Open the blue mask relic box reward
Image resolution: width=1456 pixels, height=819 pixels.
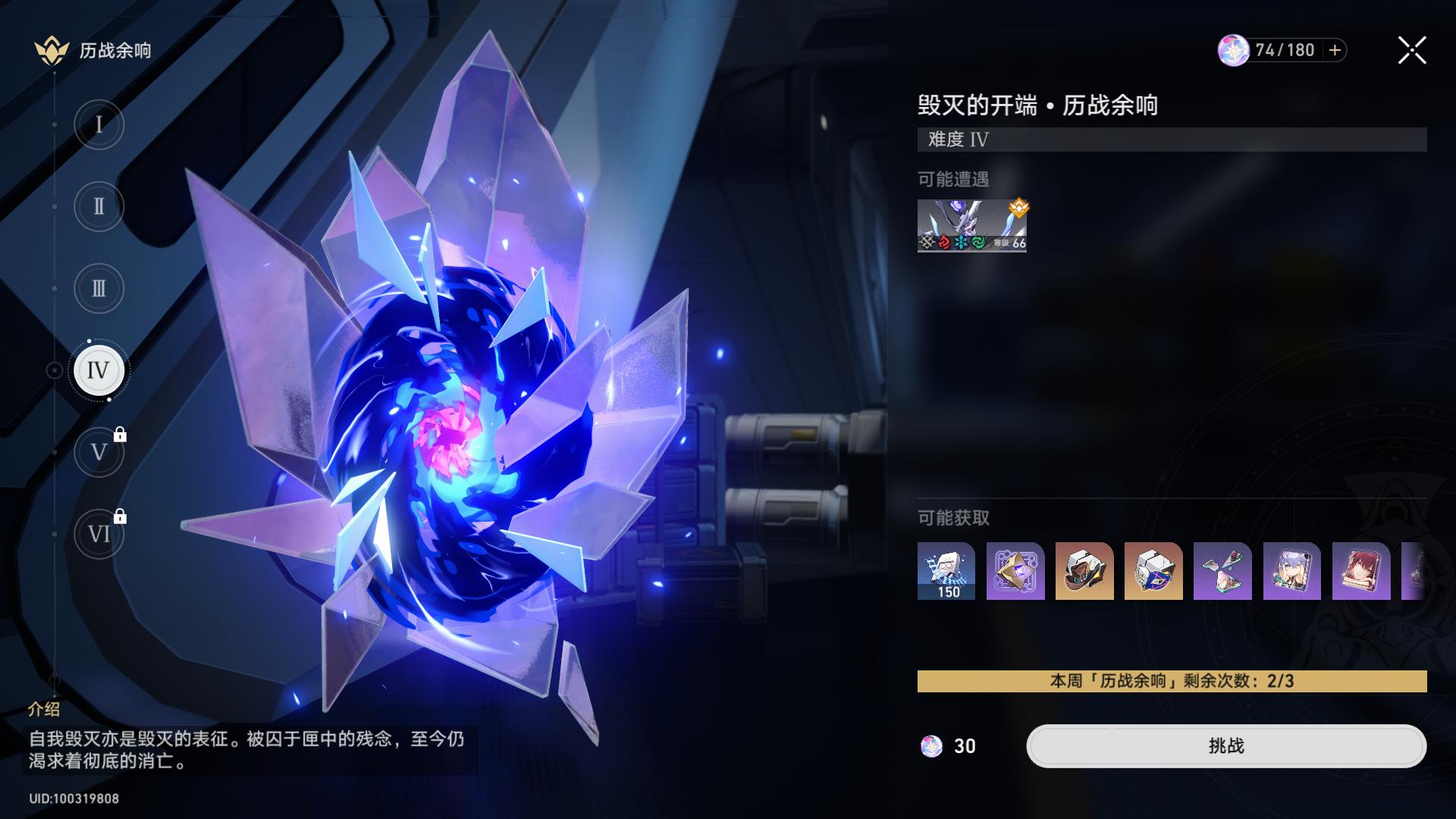click(x=1153, y=571)
